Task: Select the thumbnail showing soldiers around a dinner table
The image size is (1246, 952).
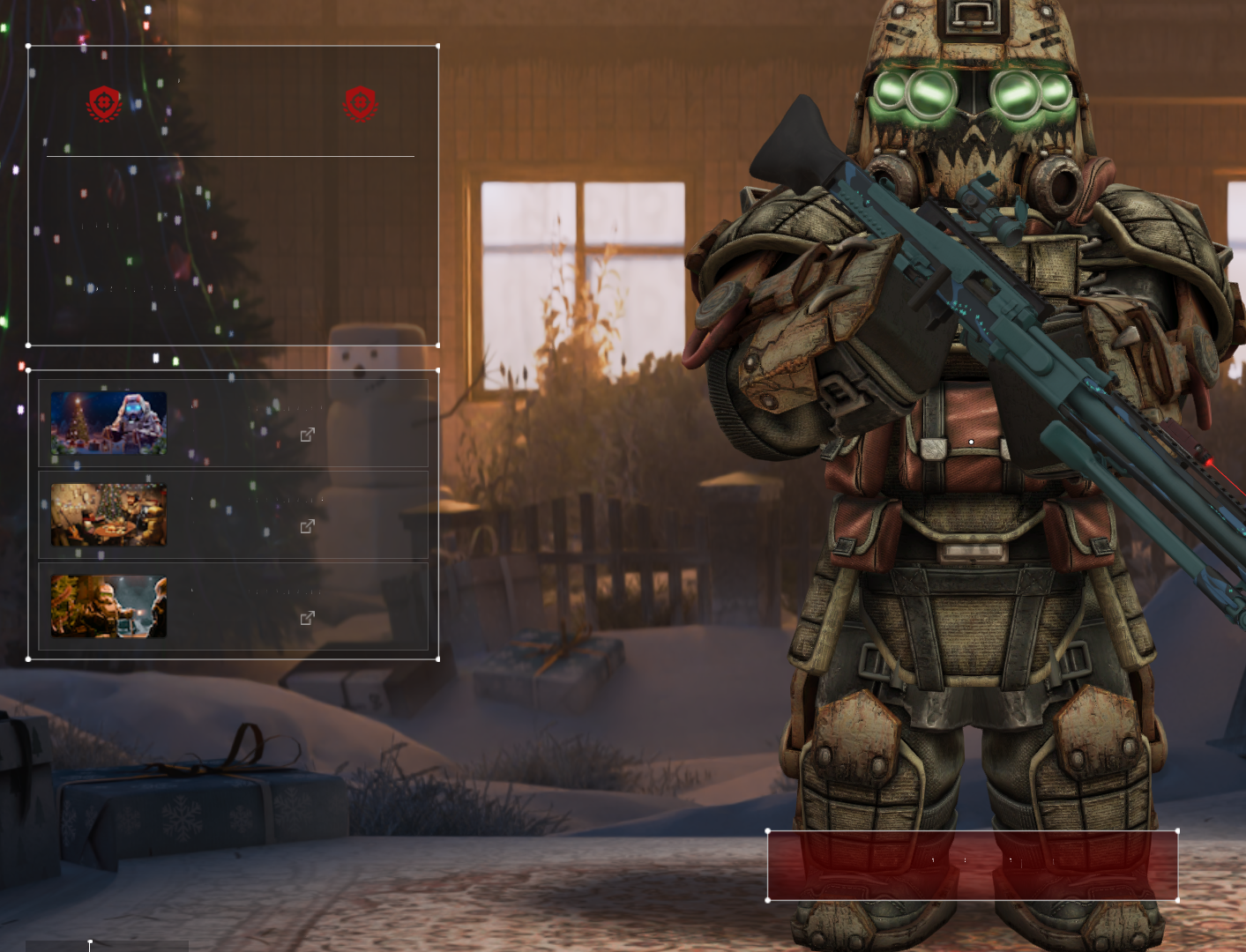Action: click(108, 515)
